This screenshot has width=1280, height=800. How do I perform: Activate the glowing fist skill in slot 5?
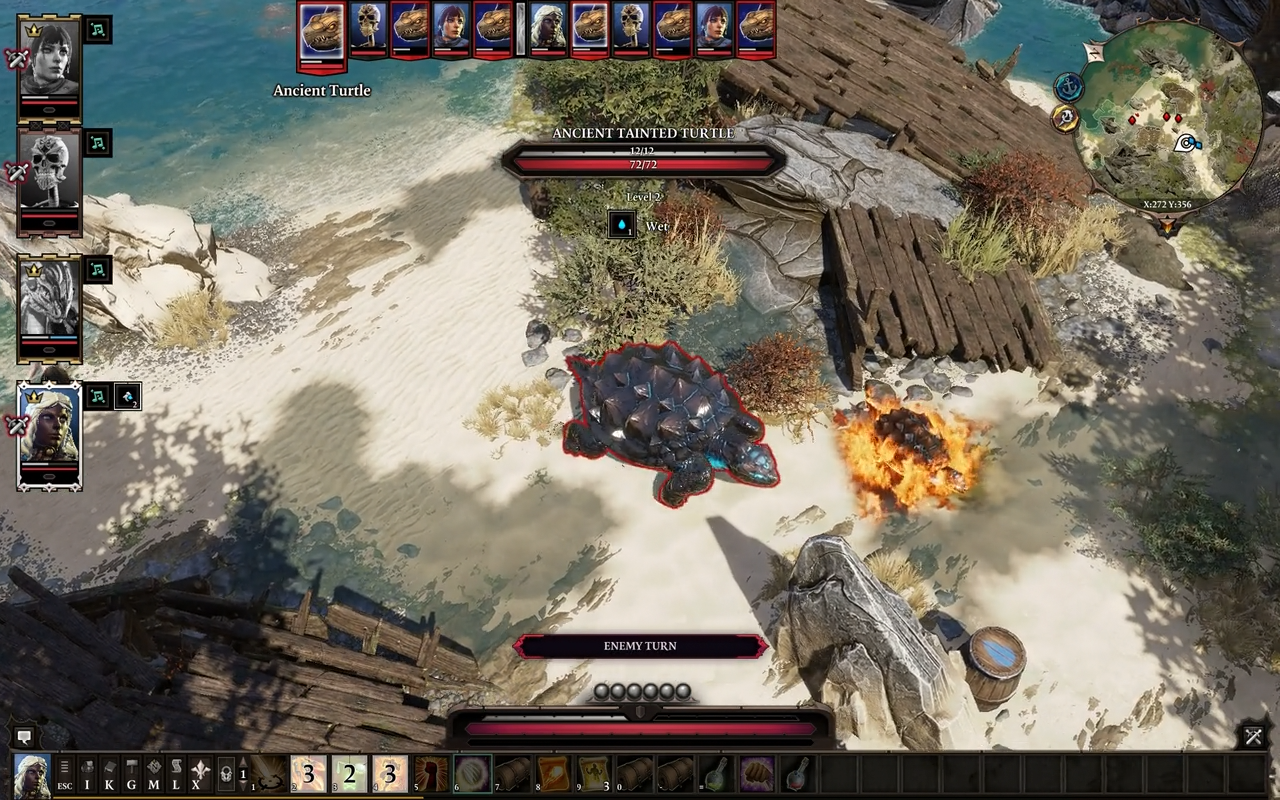click(x=431, y=774)
